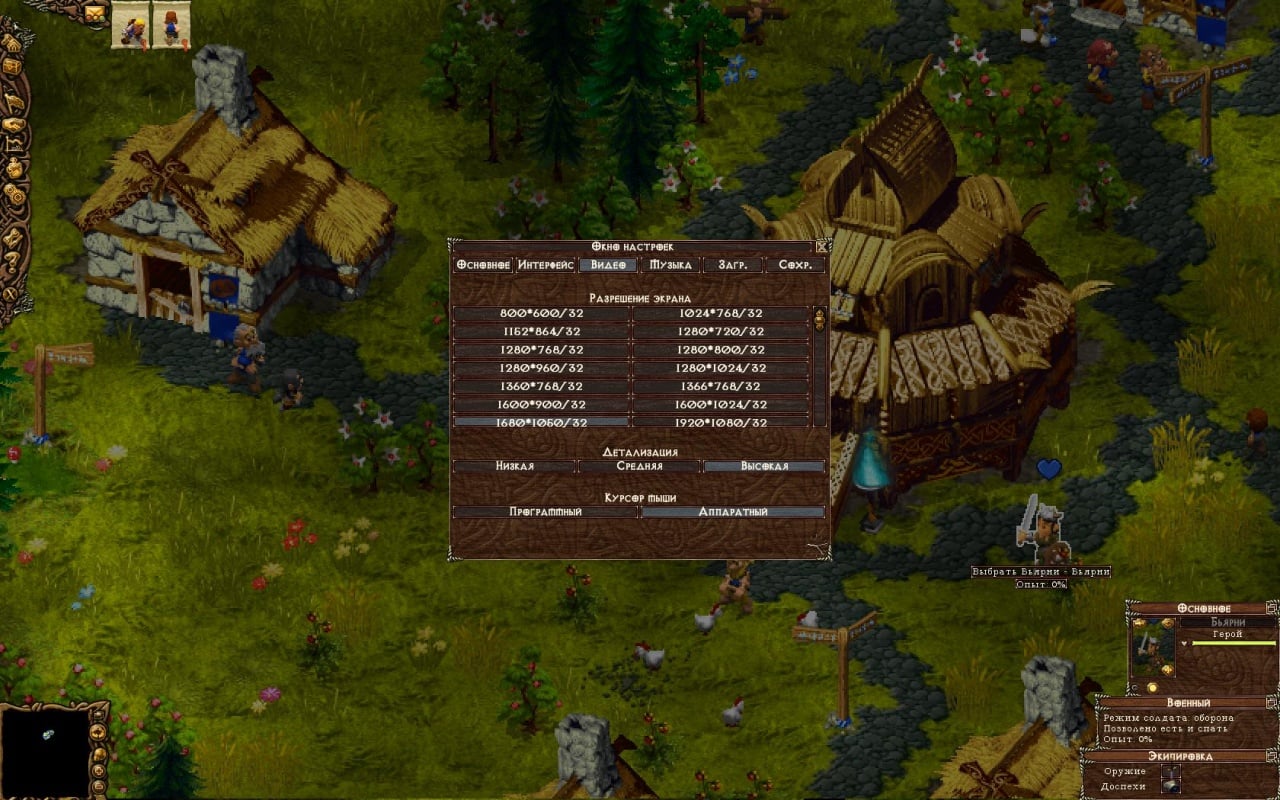Image resolution: width=1280 pixels, height=800 pixels.
Task: Collapse the Военный panel
Action: (1271, 703)
